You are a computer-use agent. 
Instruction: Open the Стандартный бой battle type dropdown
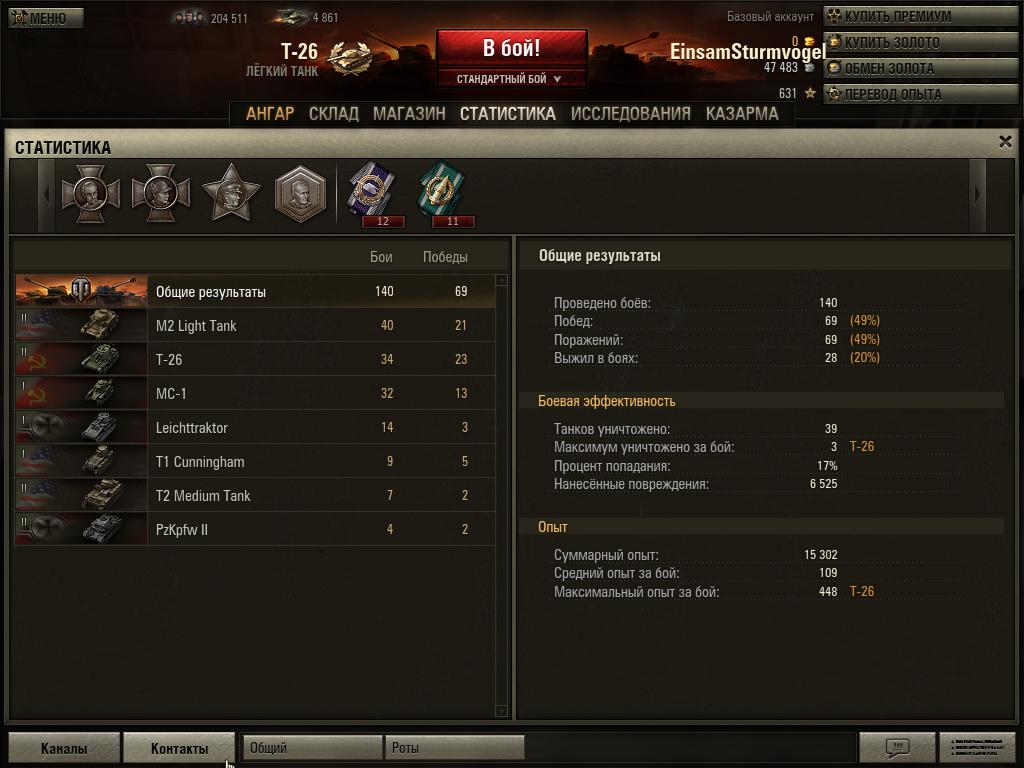(510, 79)
